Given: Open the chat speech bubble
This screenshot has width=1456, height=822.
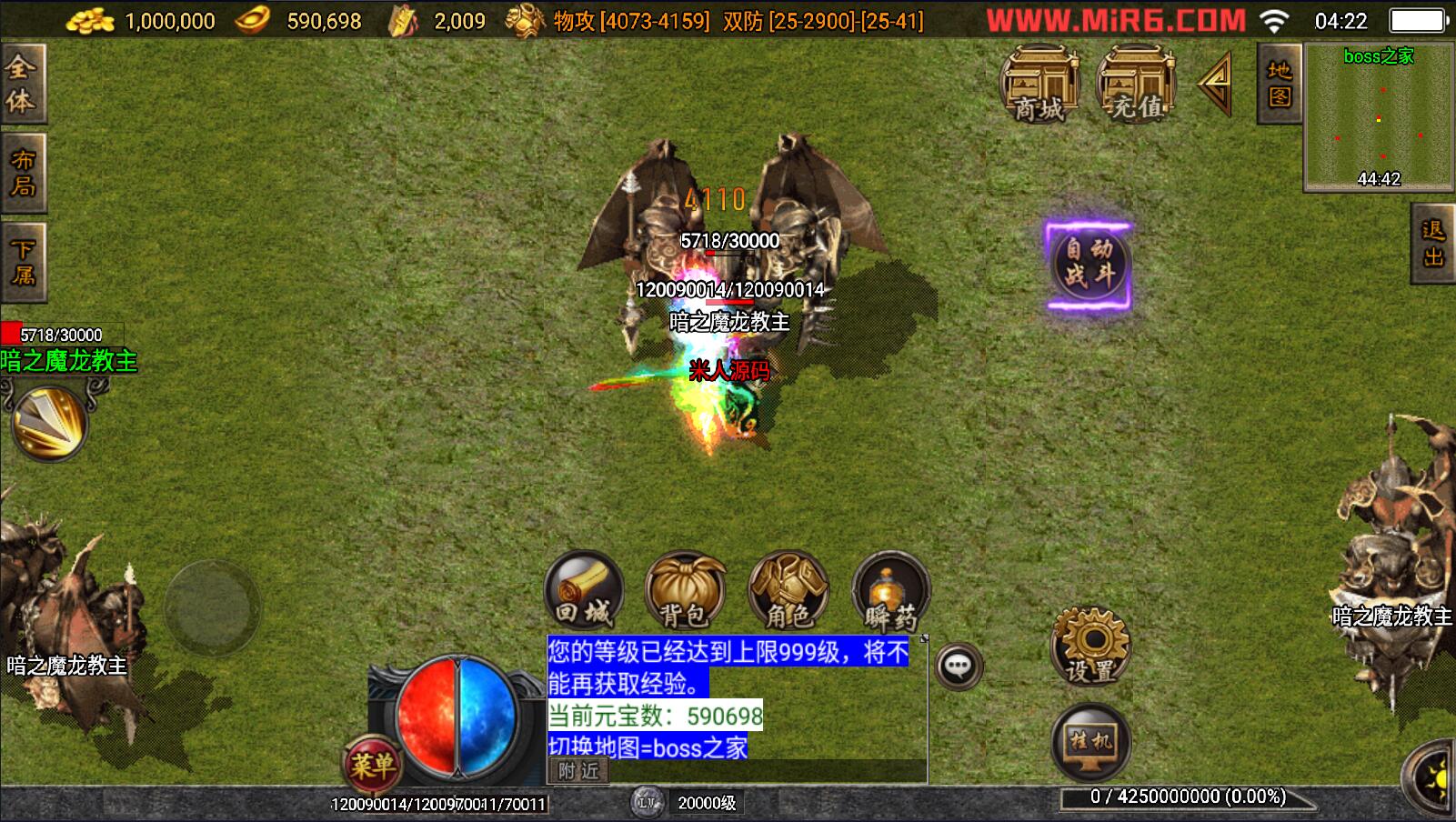Looking at the screenshot, I should click(958, 667).
